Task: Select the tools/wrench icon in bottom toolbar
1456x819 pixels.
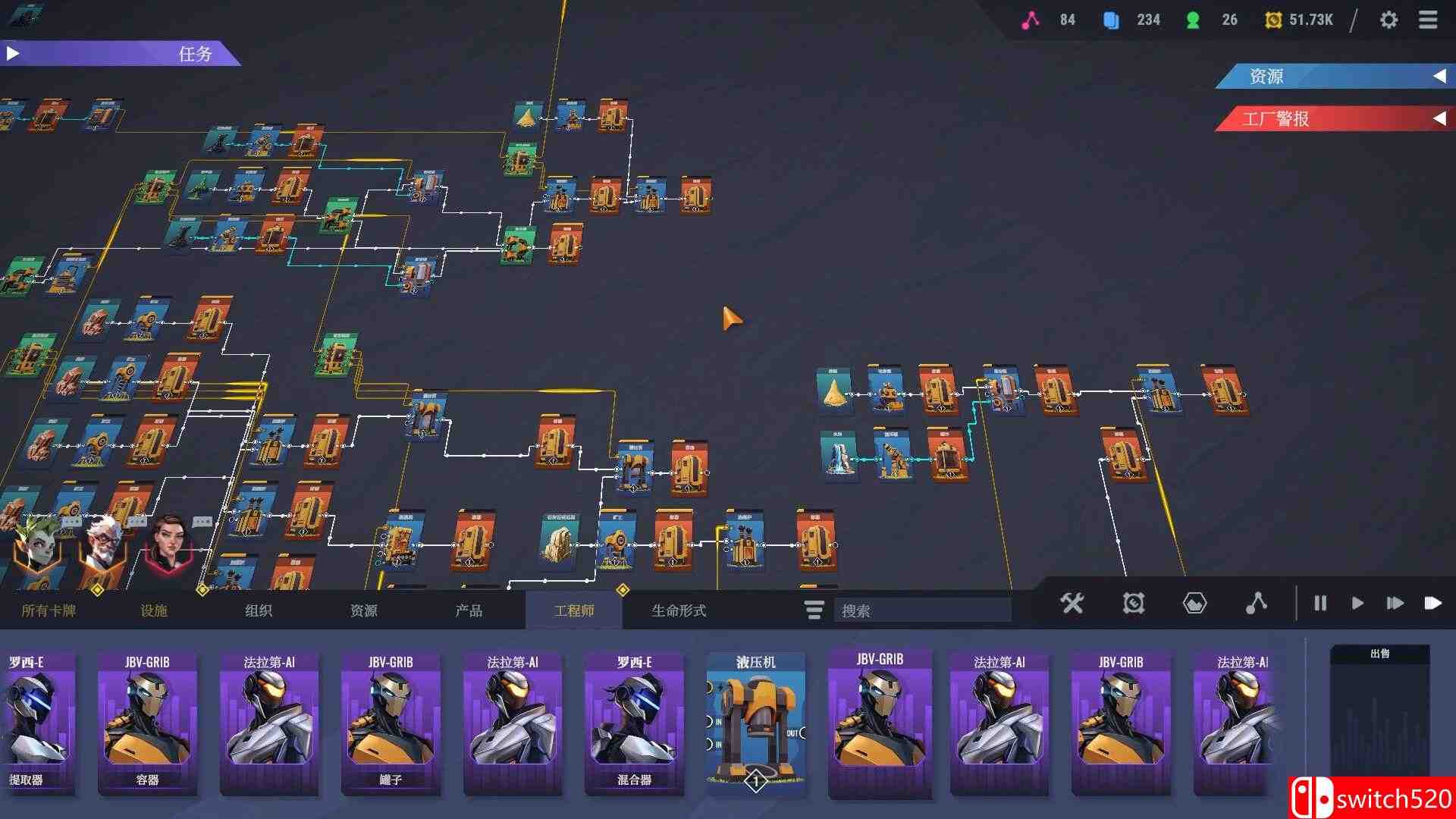Action: tap(1072, 604)
